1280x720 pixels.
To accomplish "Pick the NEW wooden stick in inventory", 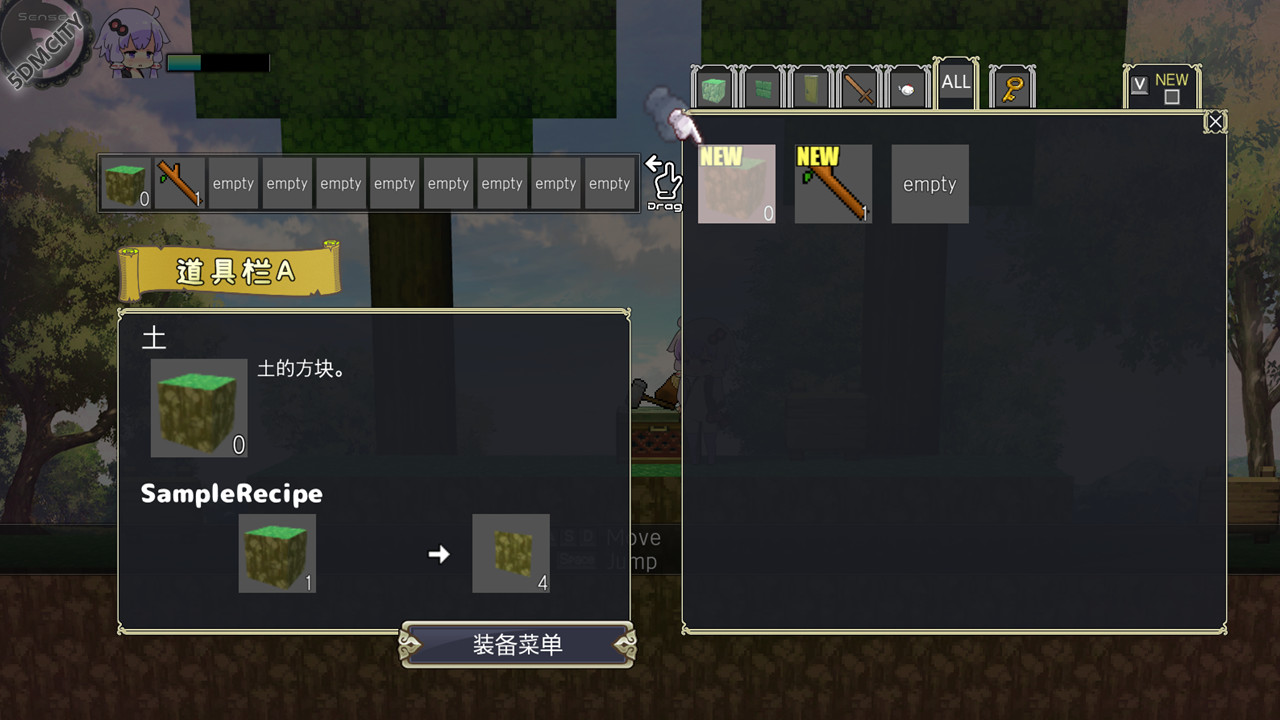I will 833,184.
